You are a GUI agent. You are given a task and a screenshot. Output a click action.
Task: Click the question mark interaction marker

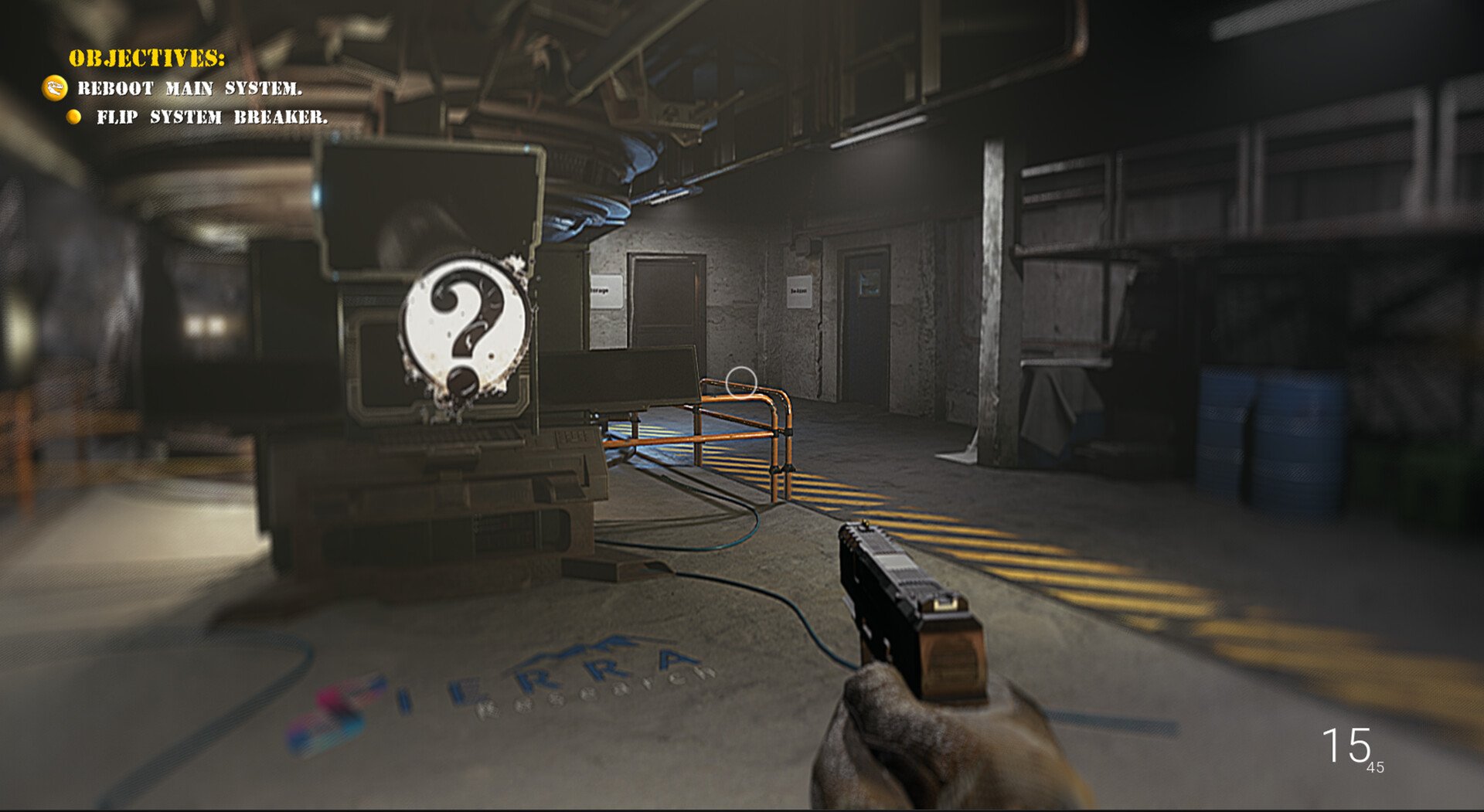(x=465, y=328)
